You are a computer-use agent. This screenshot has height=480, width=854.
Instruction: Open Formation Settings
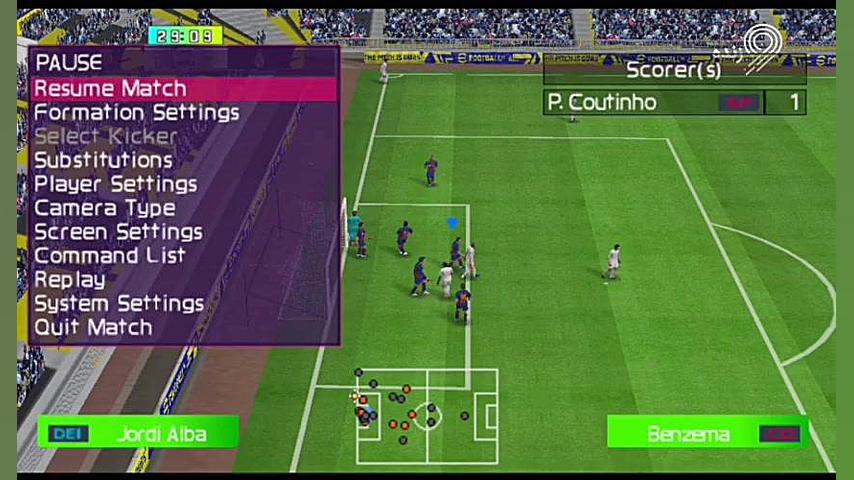136,113
